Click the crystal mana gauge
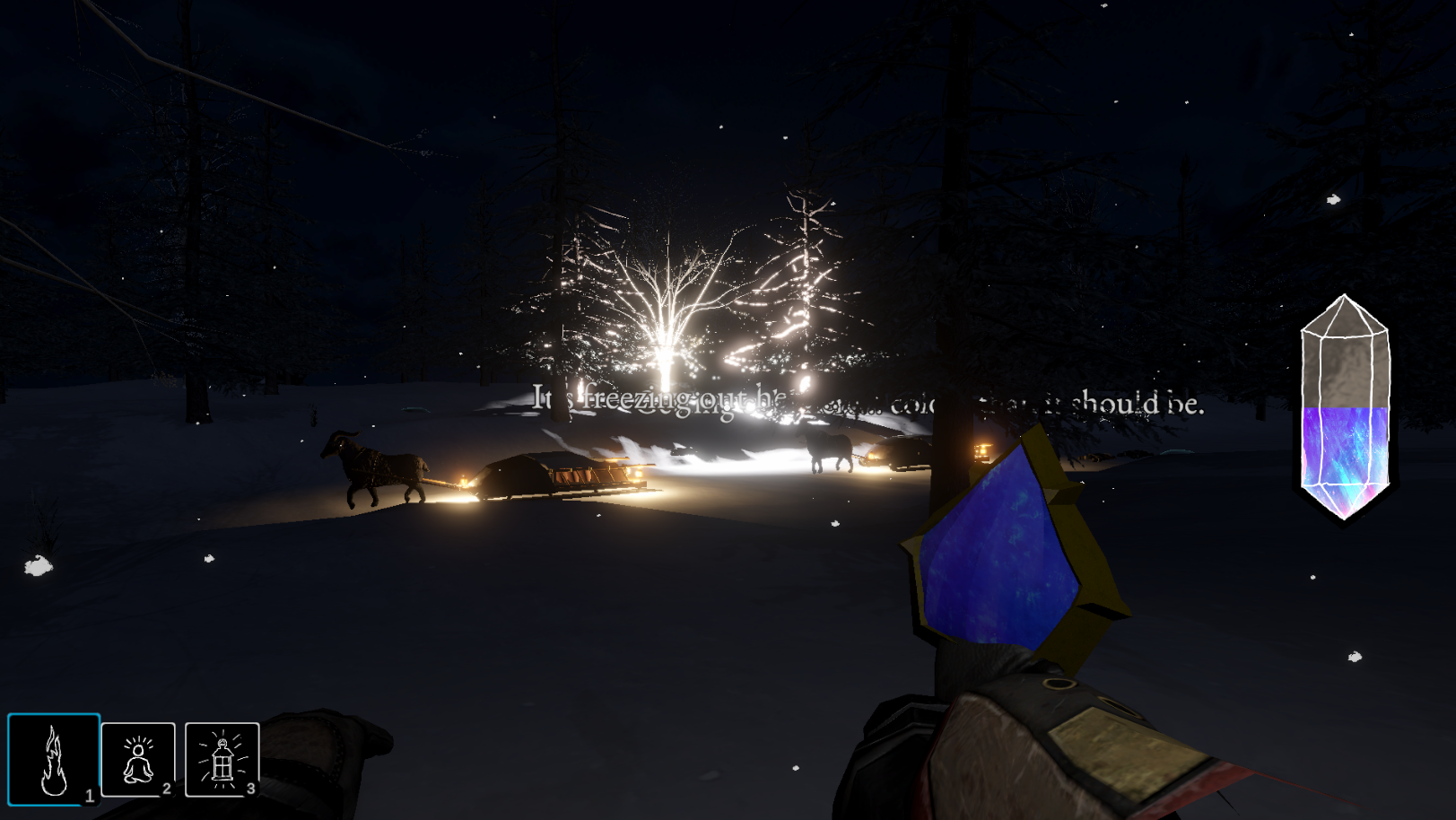The height and width of the screenshot is (820, 1456). click(1343, 404)
